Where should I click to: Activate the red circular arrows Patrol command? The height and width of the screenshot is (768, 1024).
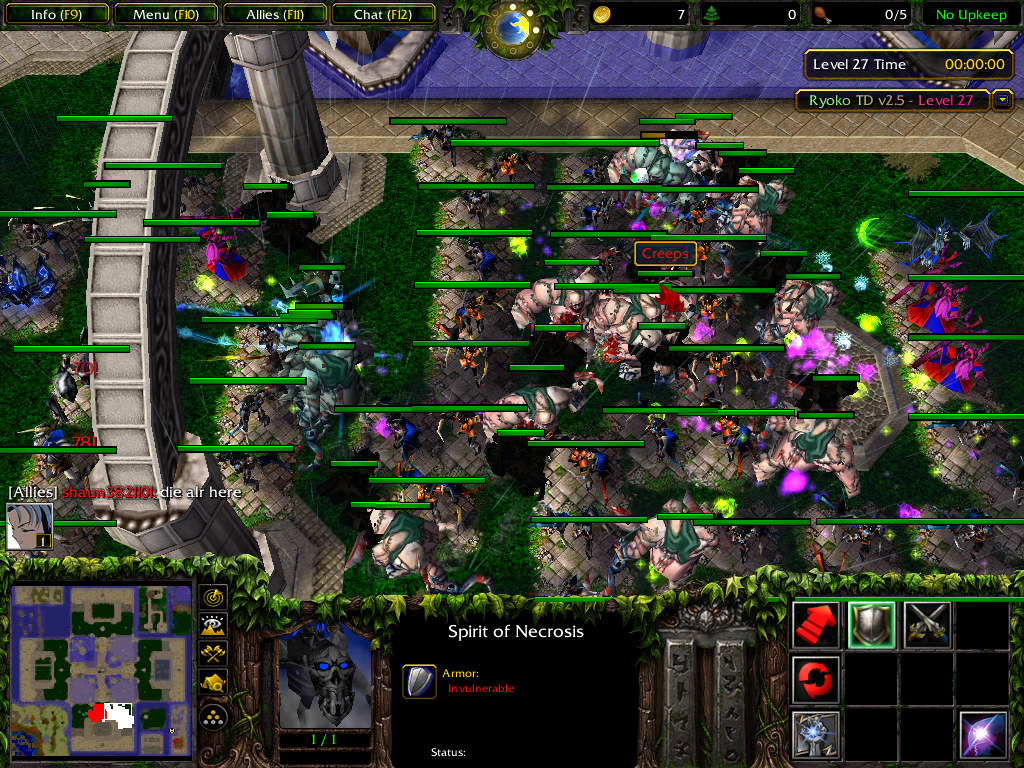(815, 679)
